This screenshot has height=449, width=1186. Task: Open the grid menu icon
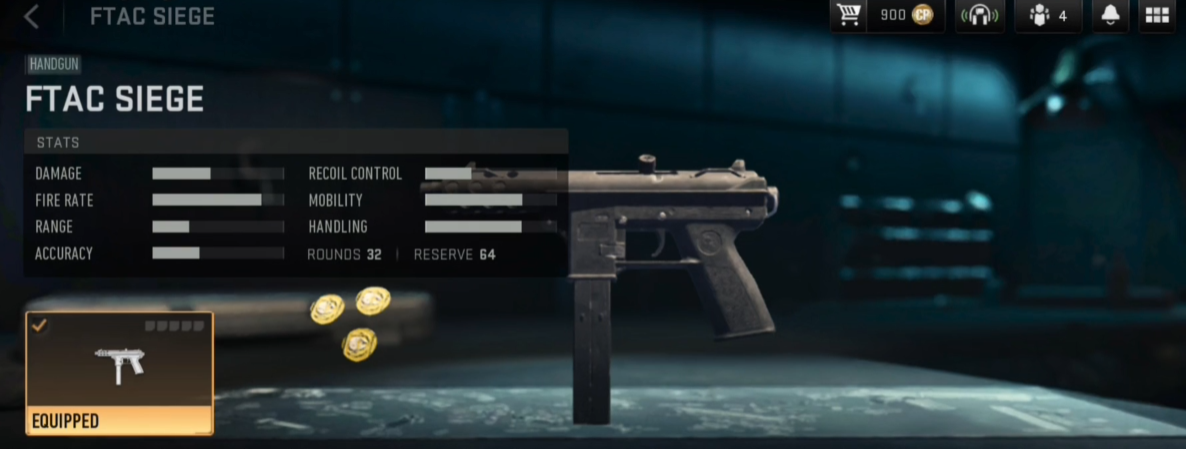tap(1157, 16)
